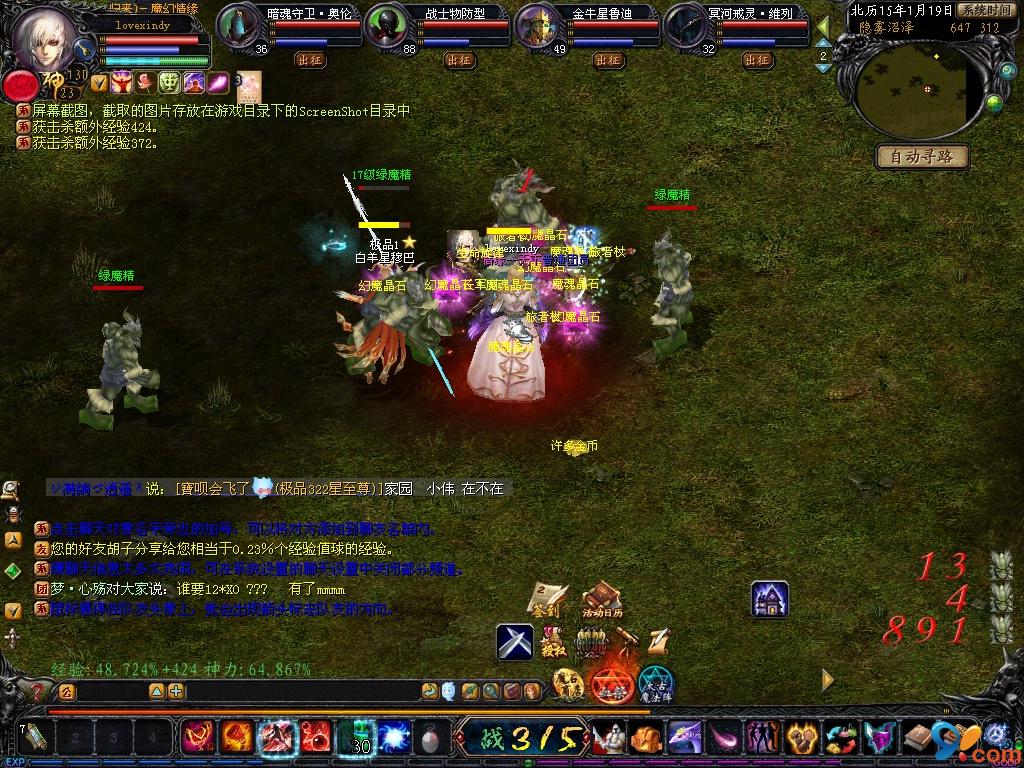Open the 系统时间 system time button
This screenshot has height=768, width=1024.
[986, 10]
